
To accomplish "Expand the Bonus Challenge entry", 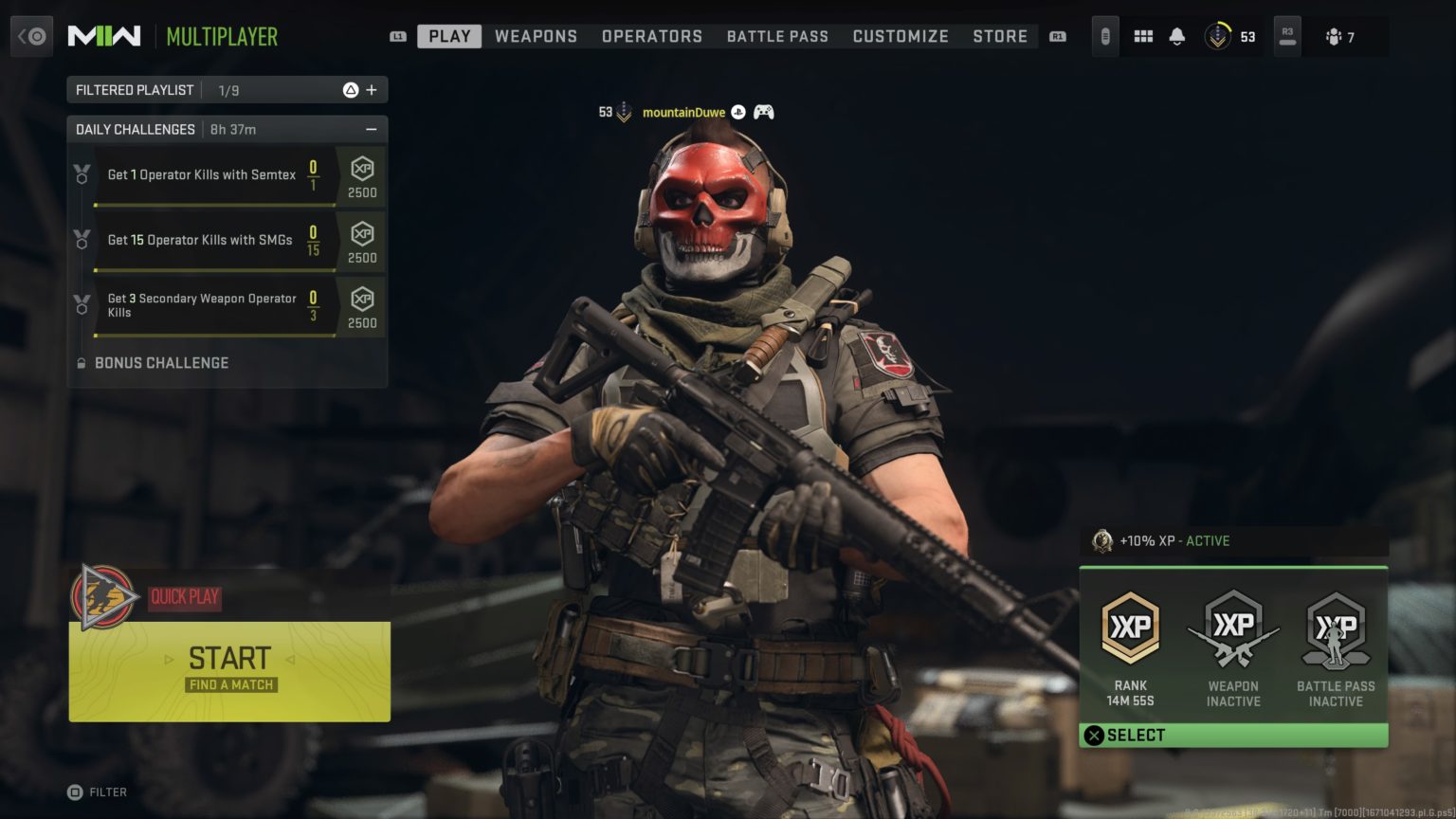I will point(161,363).
